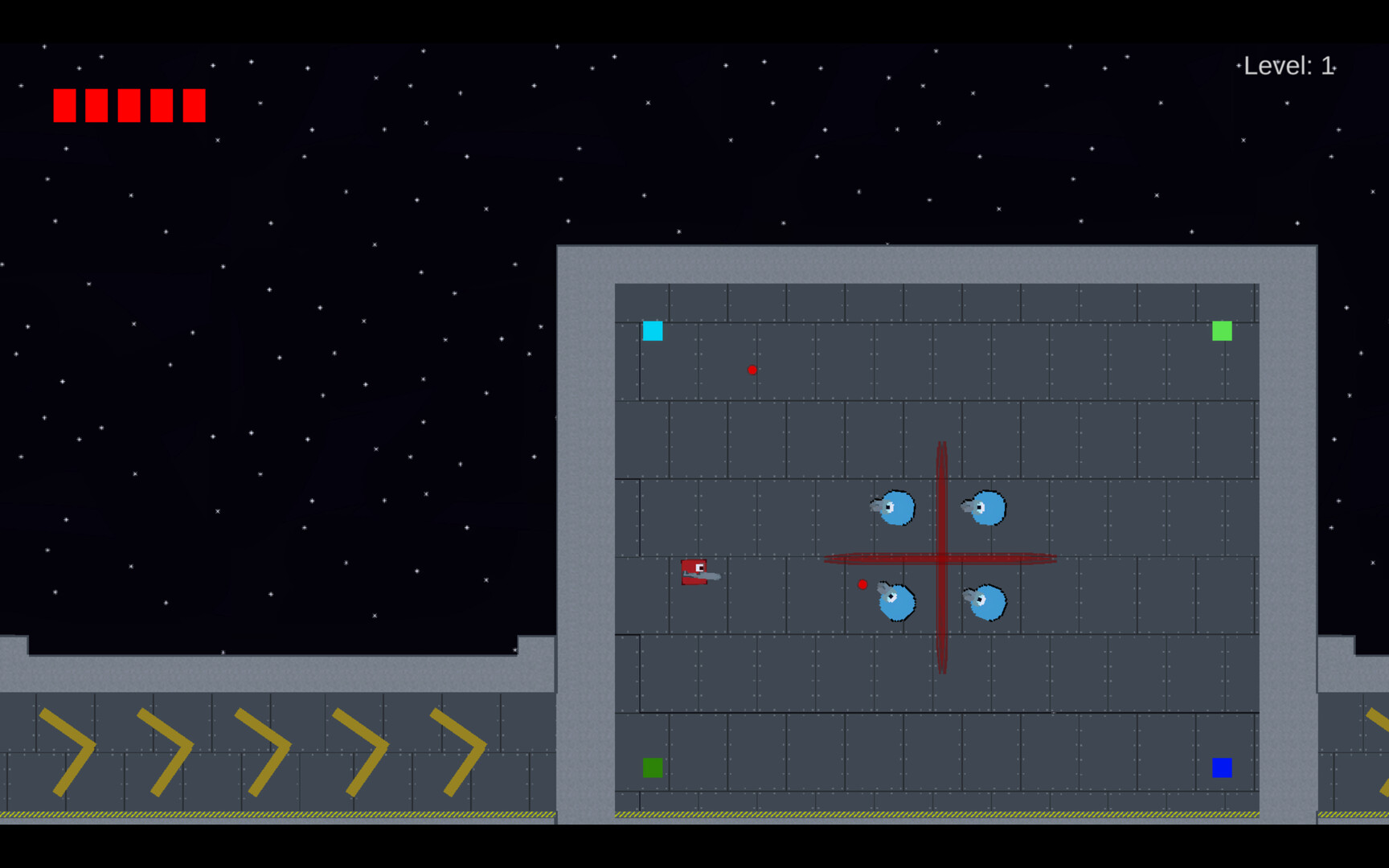1389x868 pixels.
Task: Select the top-left blue enemy blob
Action: click(x=895, y=508)
